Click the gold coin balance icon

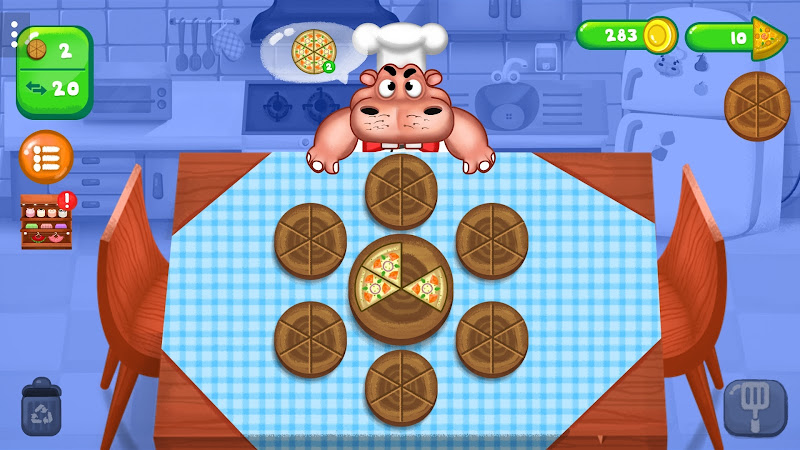(659, 36)
